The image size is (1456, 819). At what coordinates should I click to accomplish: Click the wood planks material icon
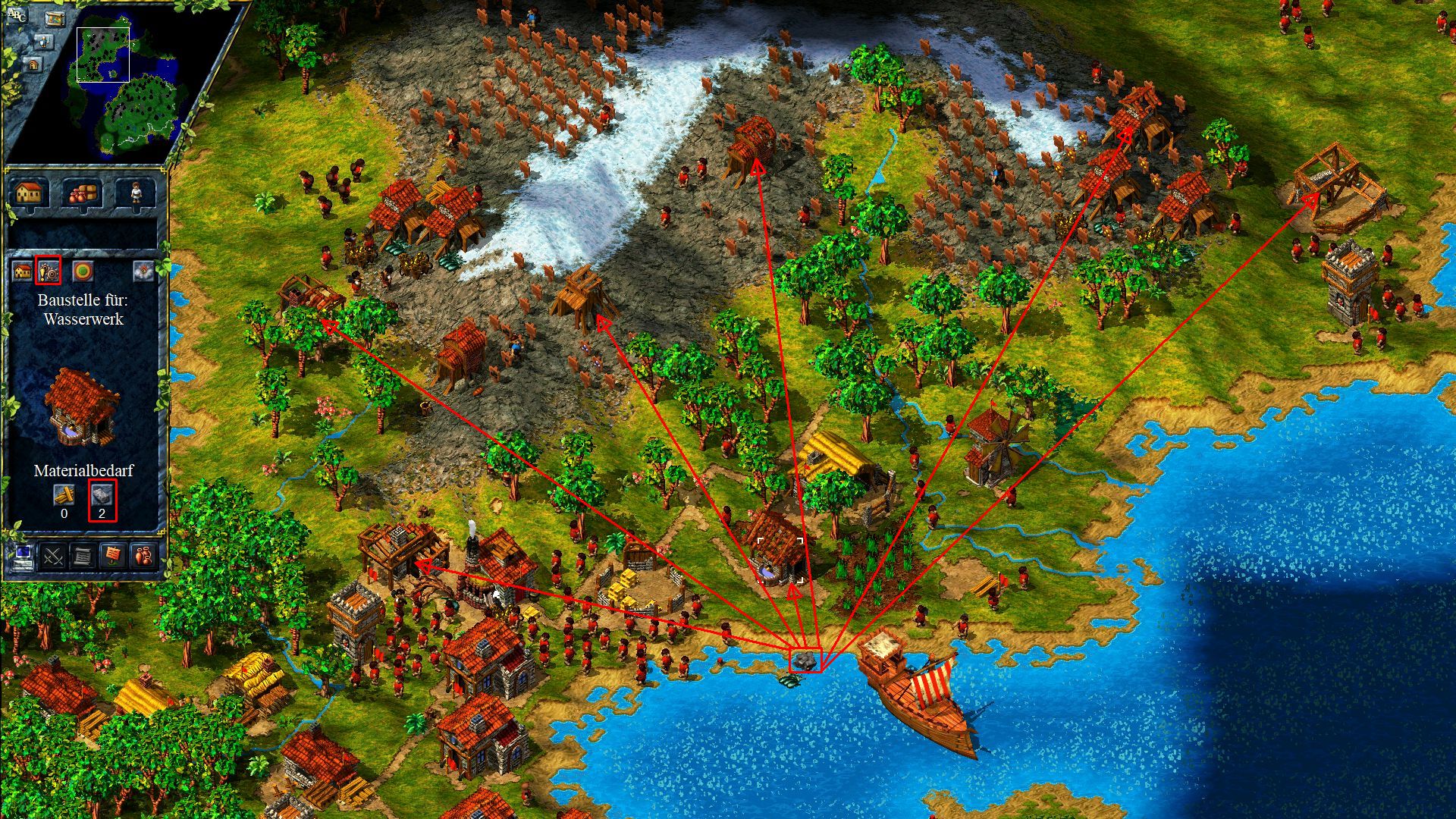coord(64,494)
